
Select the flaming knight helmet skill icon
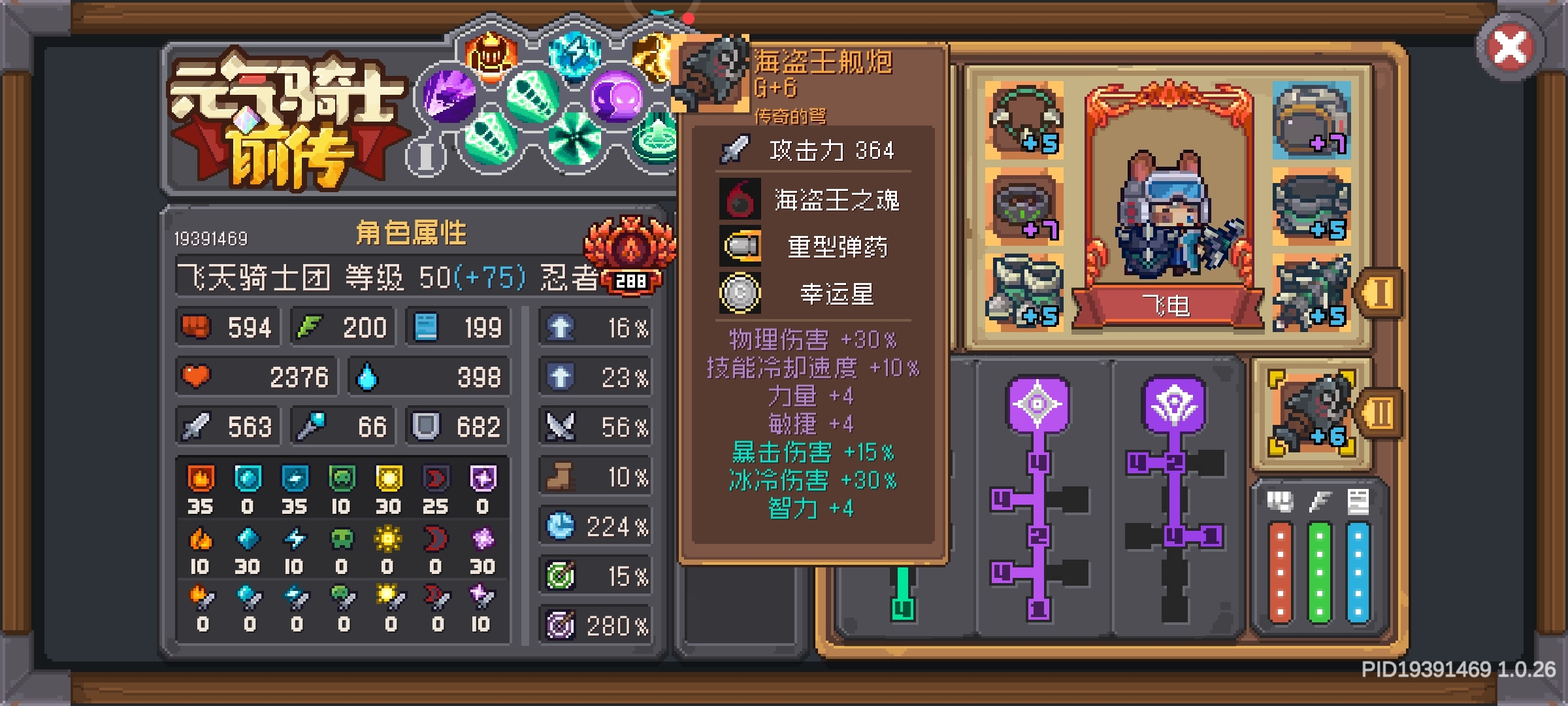click(491, 54)
